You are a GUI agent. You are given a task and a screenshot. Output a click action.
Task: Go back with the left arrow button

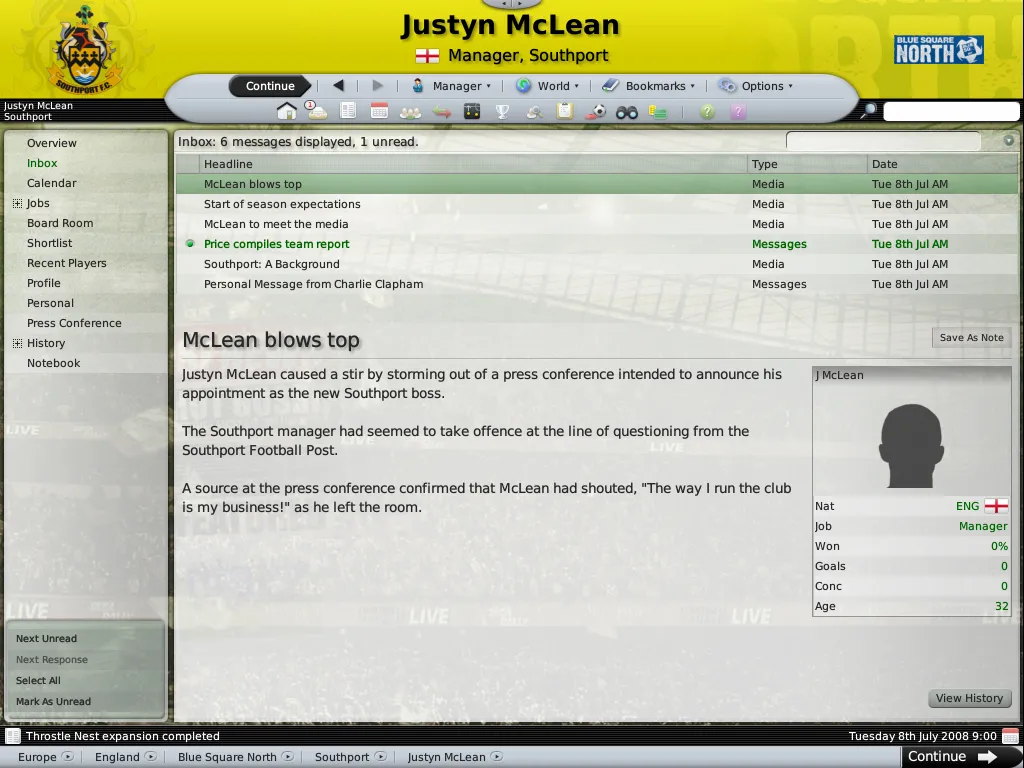point(338,86)
